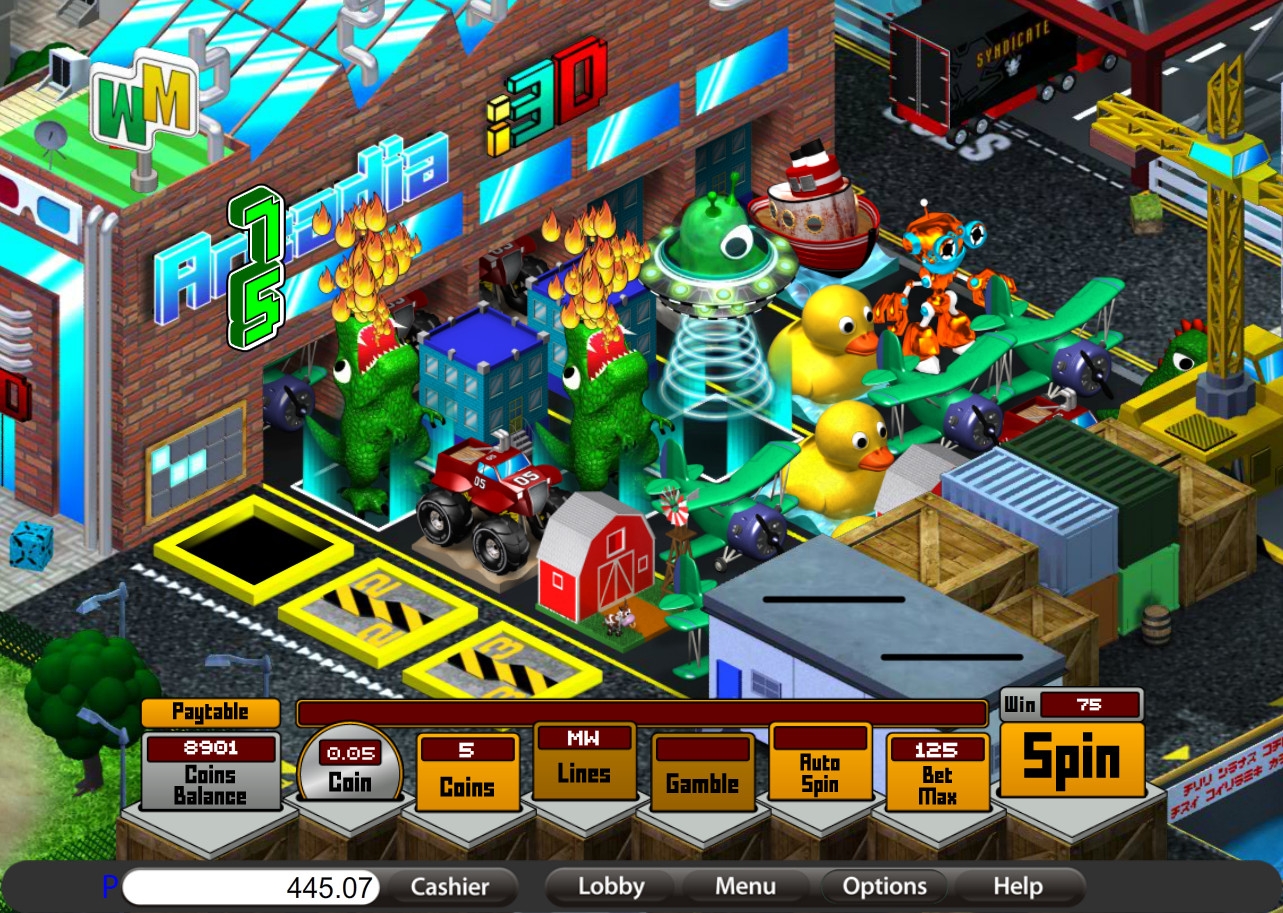The height and width of the screenshot is (913, 1283).
Task: Activate the Gamble feature
Action: click(x=702, y=774)
